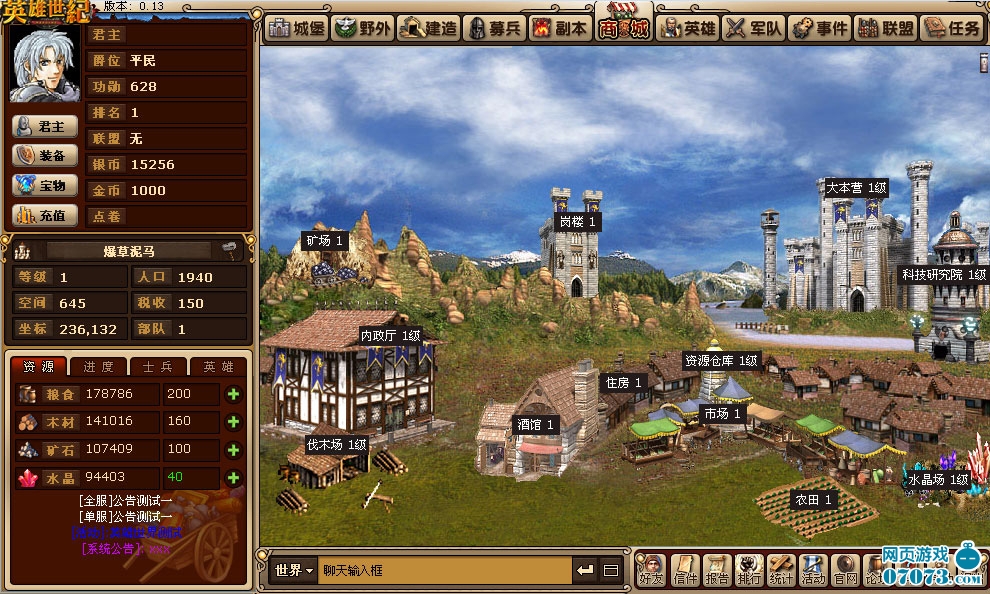990x594 pixels.
Task: Open the 好友 friends list
Action: point(651,569)
